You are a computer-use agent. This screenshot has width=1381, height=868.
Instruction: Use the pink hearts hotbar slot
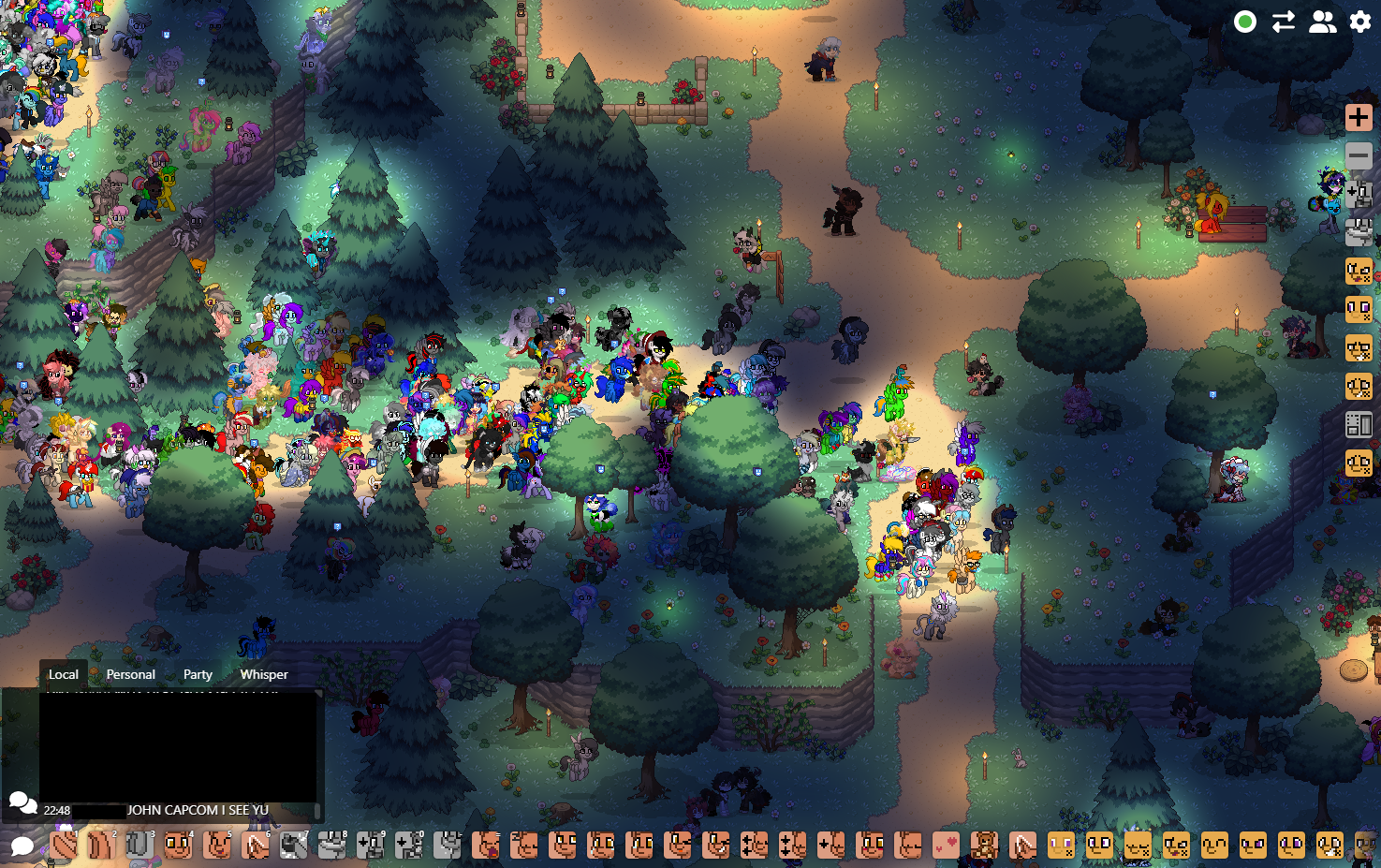point(946,846)
